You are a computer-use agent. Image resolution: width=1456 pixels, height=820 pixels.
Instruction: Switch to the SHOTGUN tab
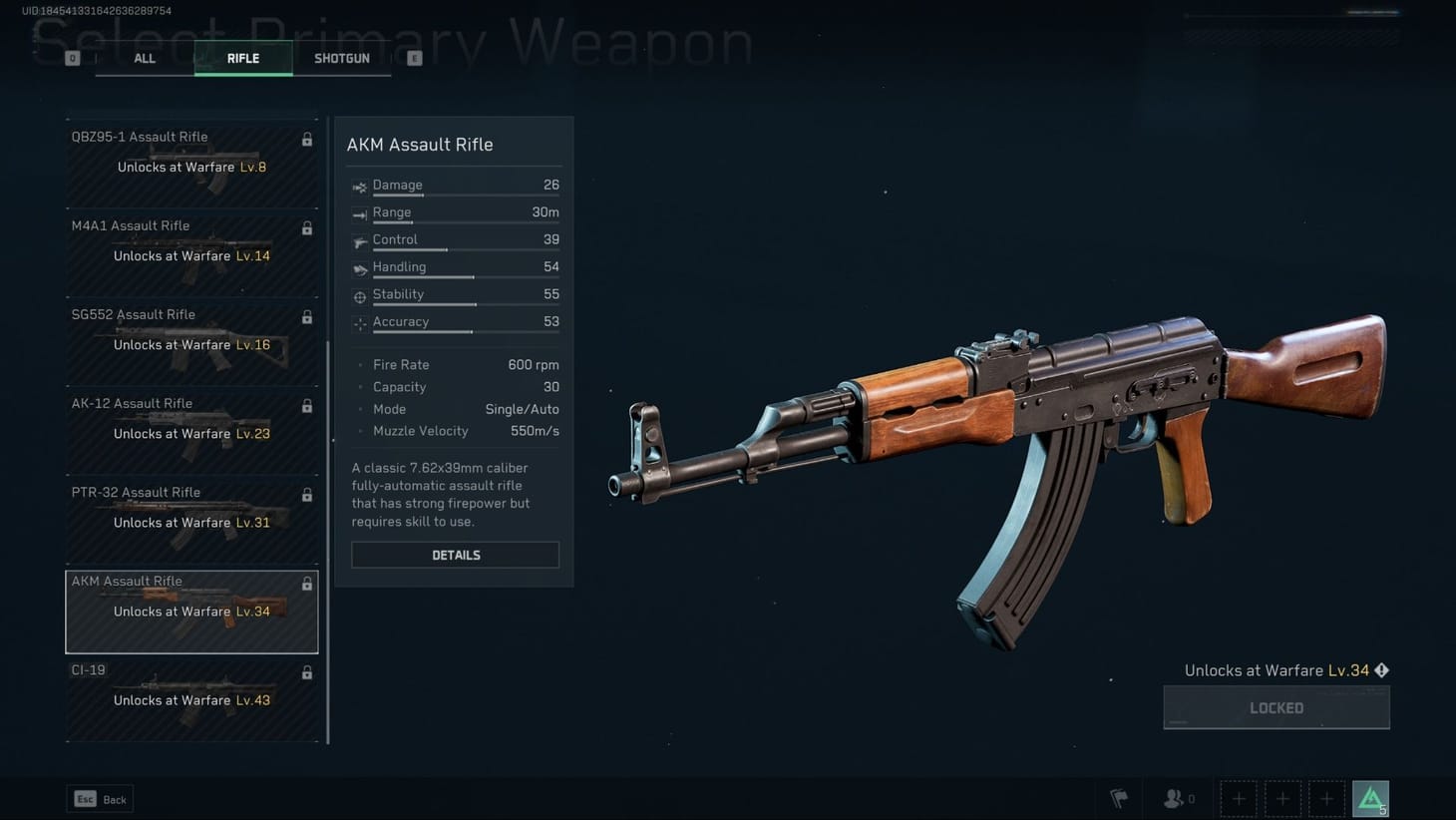[342, 58]
